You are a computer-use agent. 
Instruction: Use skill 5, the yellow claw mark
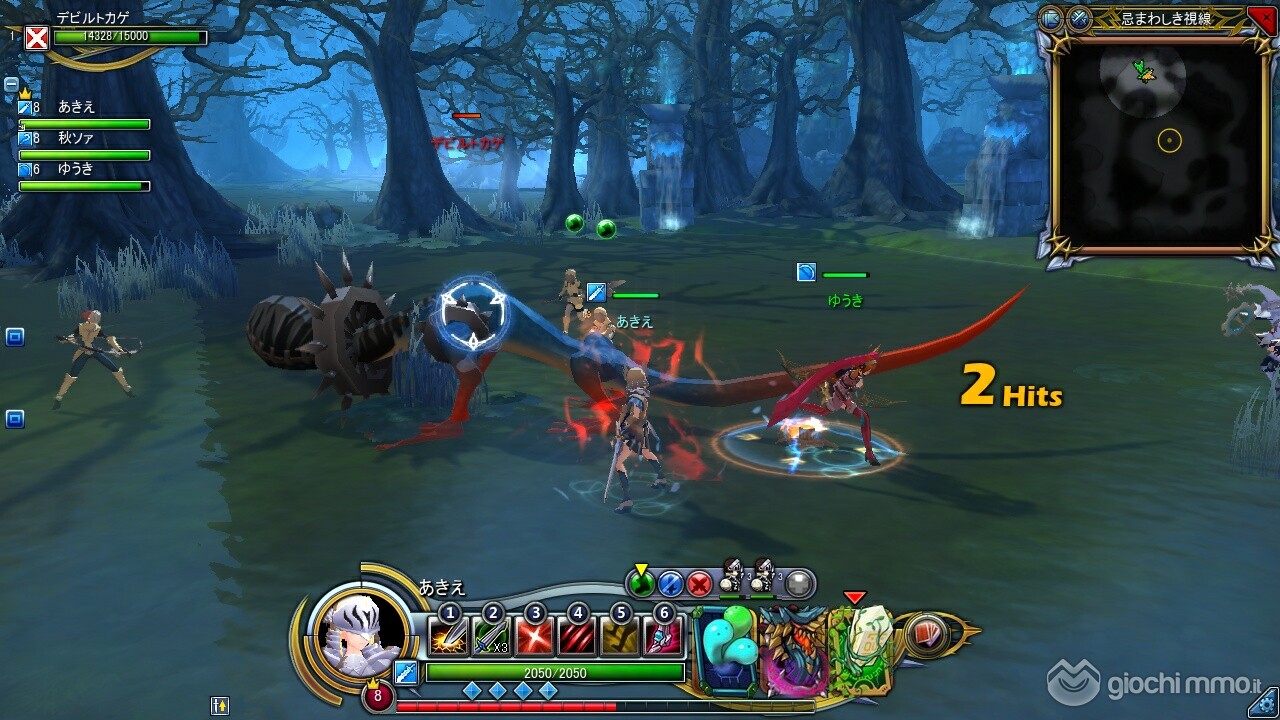[620, 638]
